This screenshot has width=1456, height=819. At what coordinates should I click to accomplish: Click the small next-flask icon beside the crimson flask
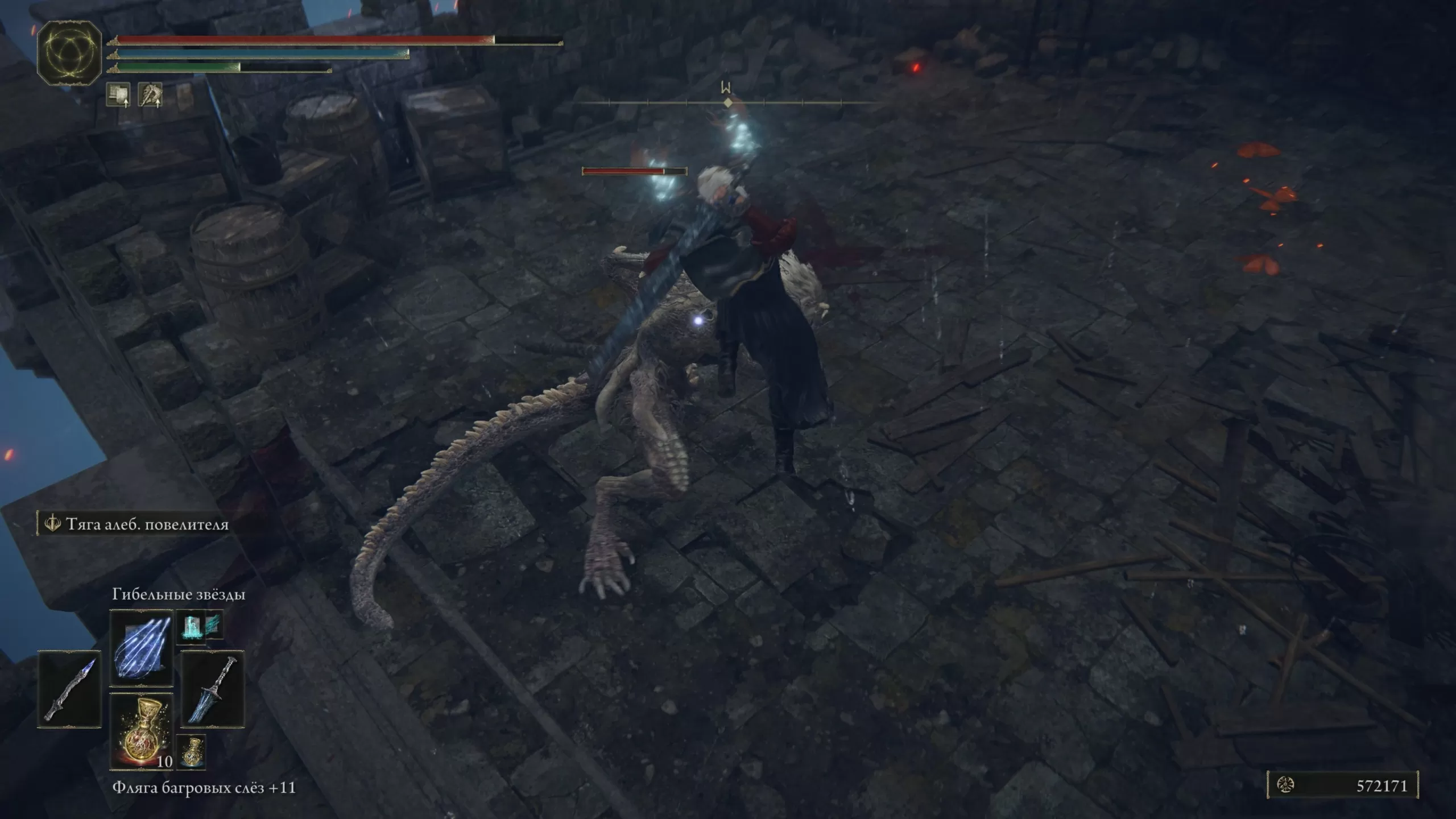[x=191, y=752]
